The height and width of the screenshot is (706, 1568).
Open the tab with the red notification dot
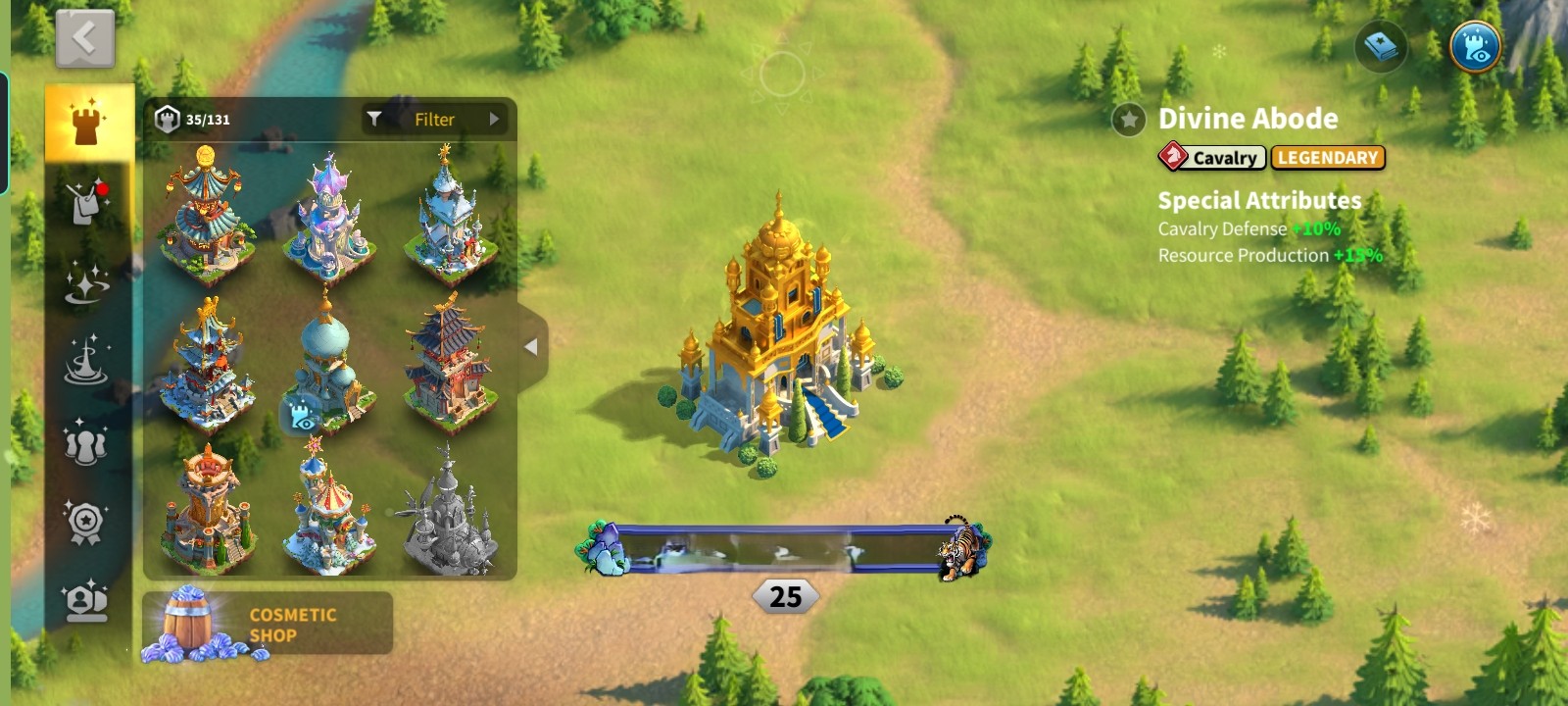(87, 203)
